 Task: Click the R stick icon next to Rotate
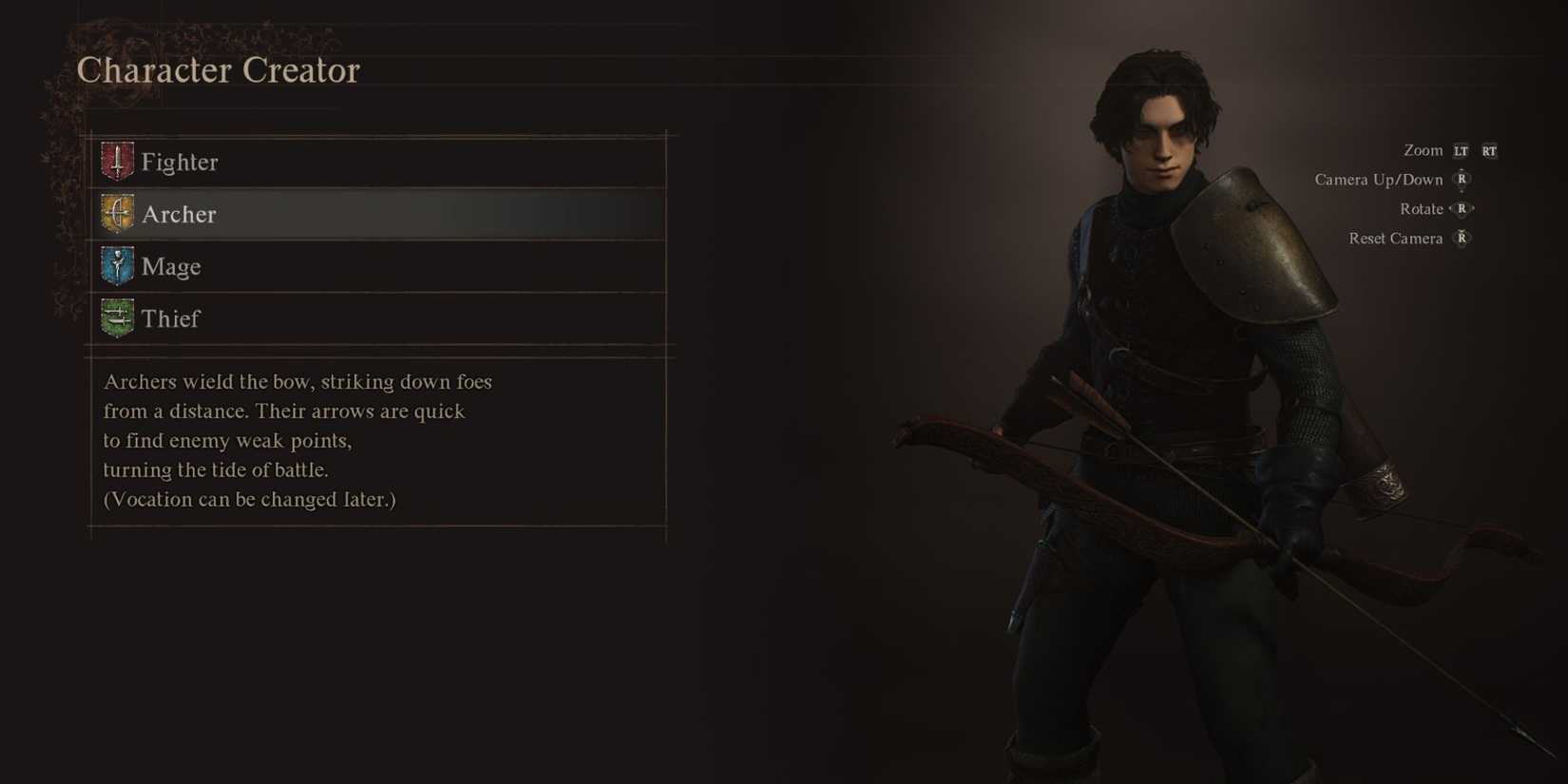(1461, 208)
